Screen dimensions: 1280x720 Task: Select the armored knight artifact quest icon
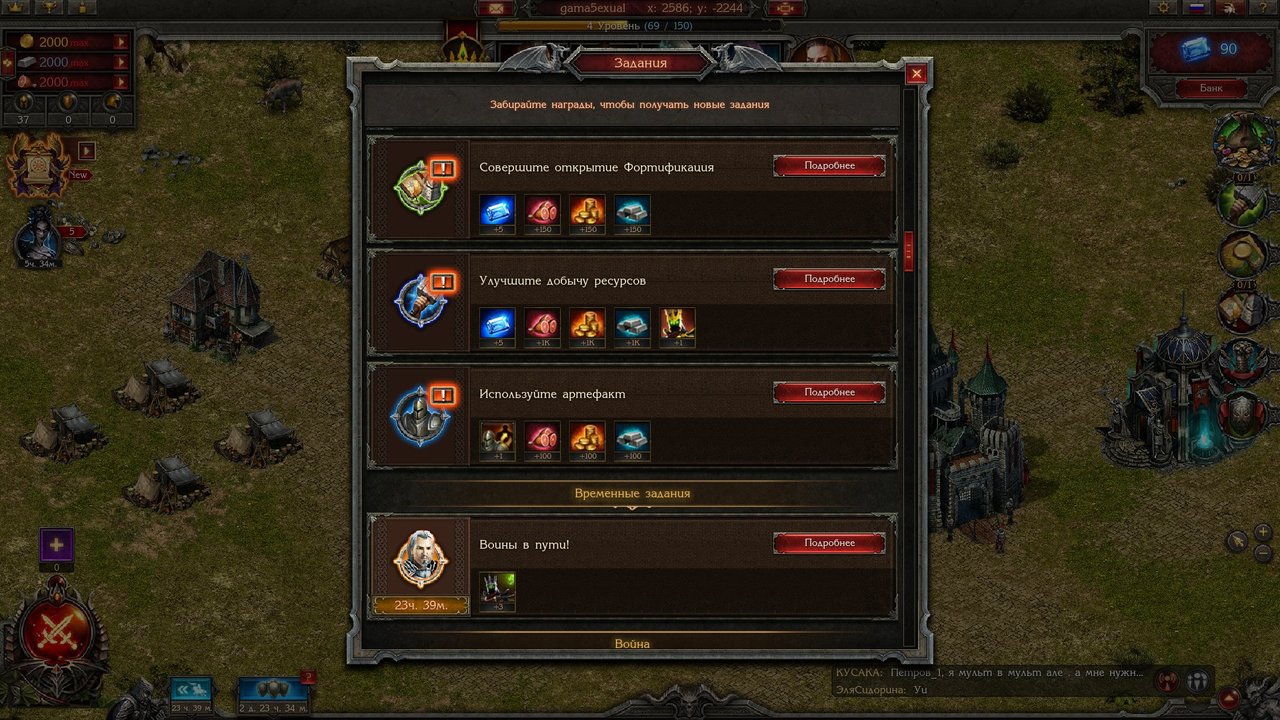420,414
